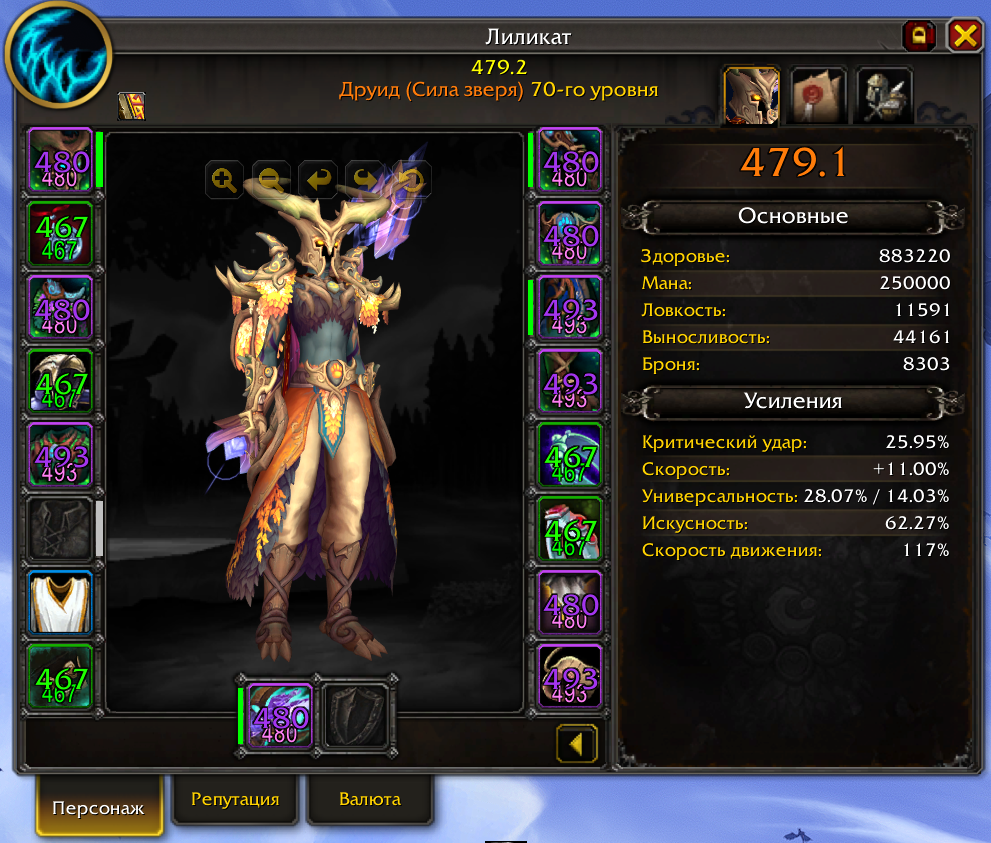Zoom in on the character model
The width and height of the screenshot is (991, 843).
pyautogui.click(x=224, y=180)
